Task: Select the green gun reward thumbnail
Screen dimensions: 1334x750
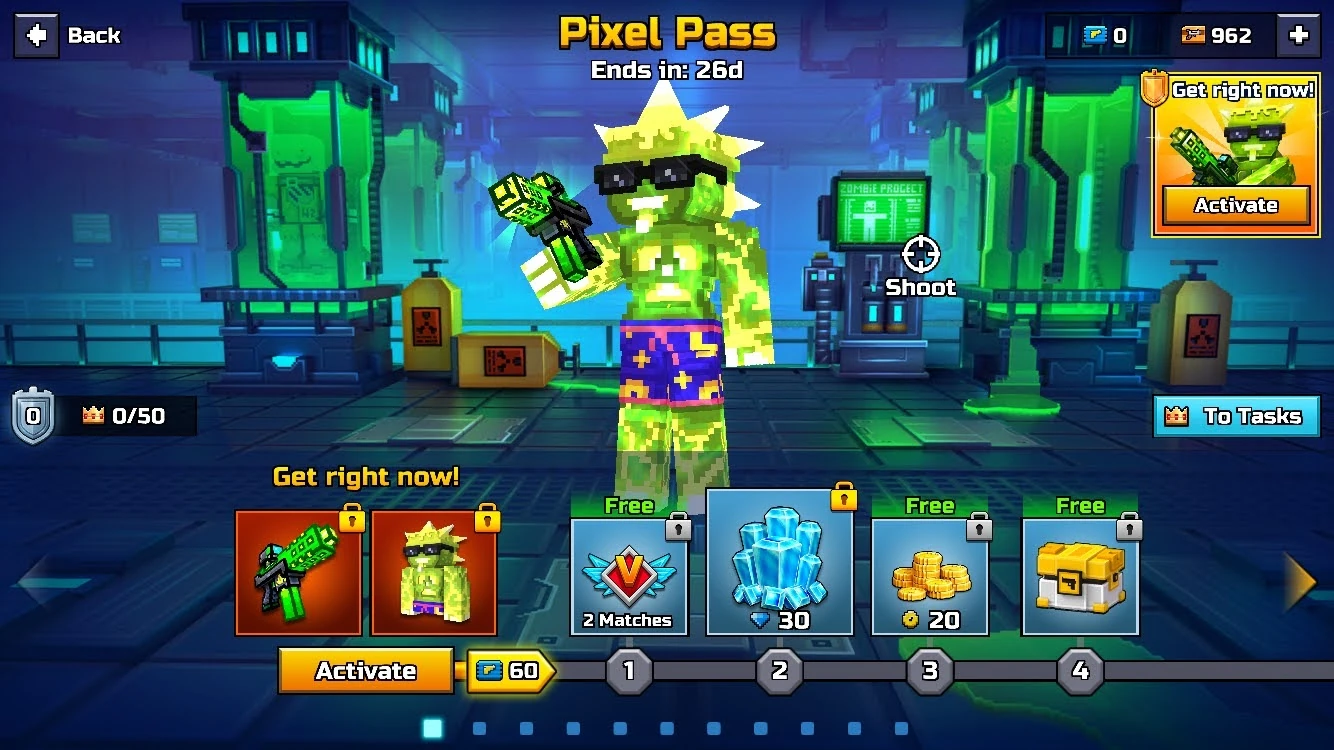Action: pos(299,572)
